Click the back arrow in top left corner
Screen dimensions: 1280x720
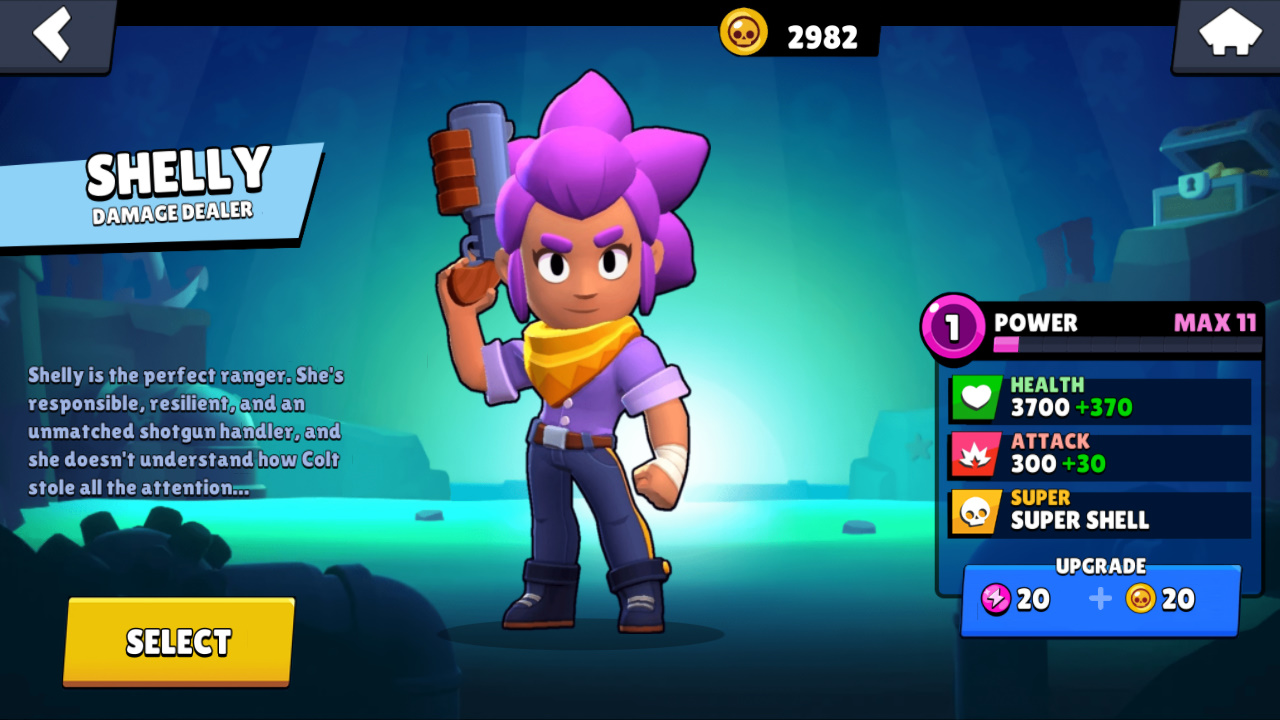[x=50, y=35]
